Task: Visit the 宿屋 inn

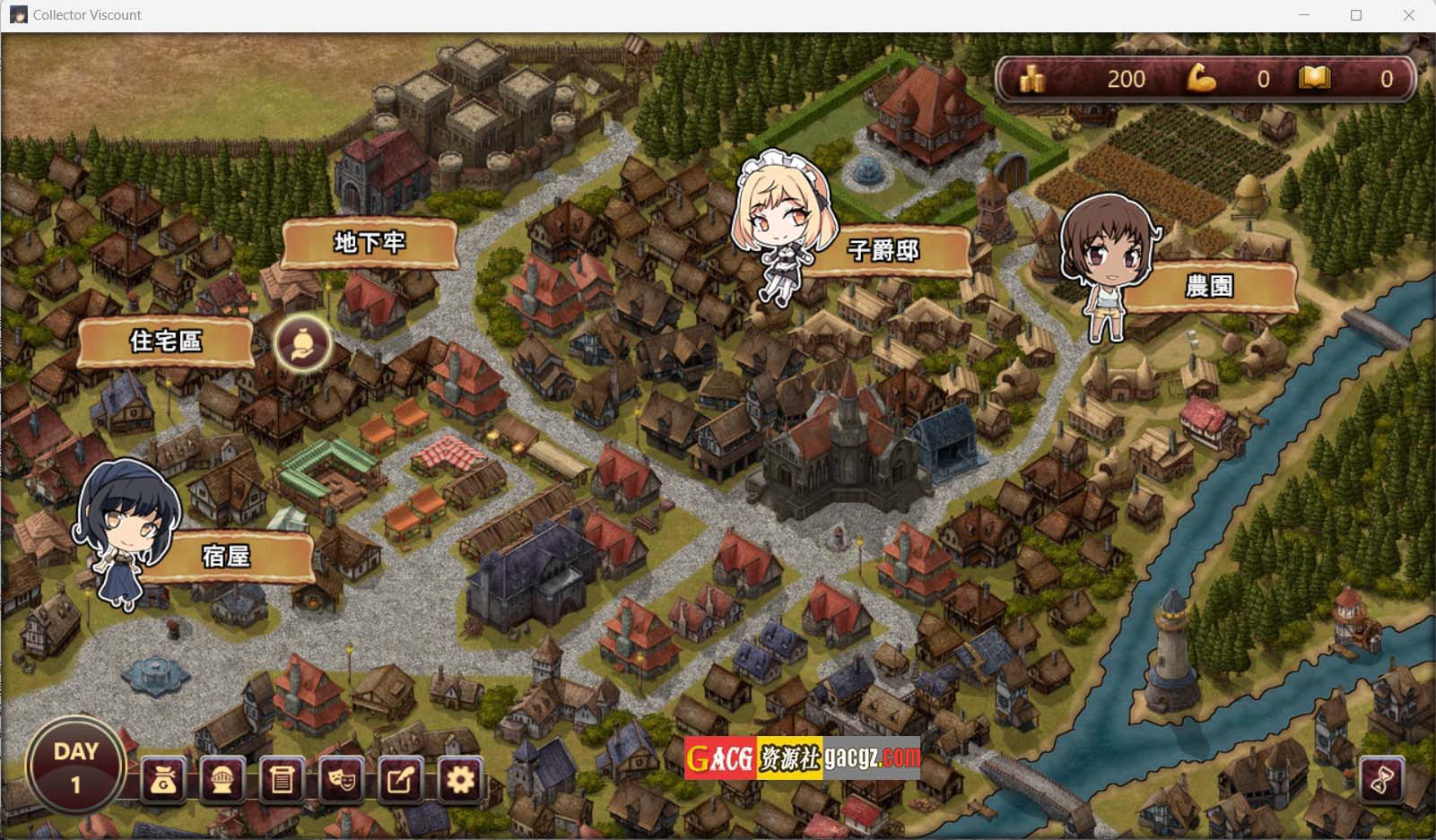Action: point(225,557)
